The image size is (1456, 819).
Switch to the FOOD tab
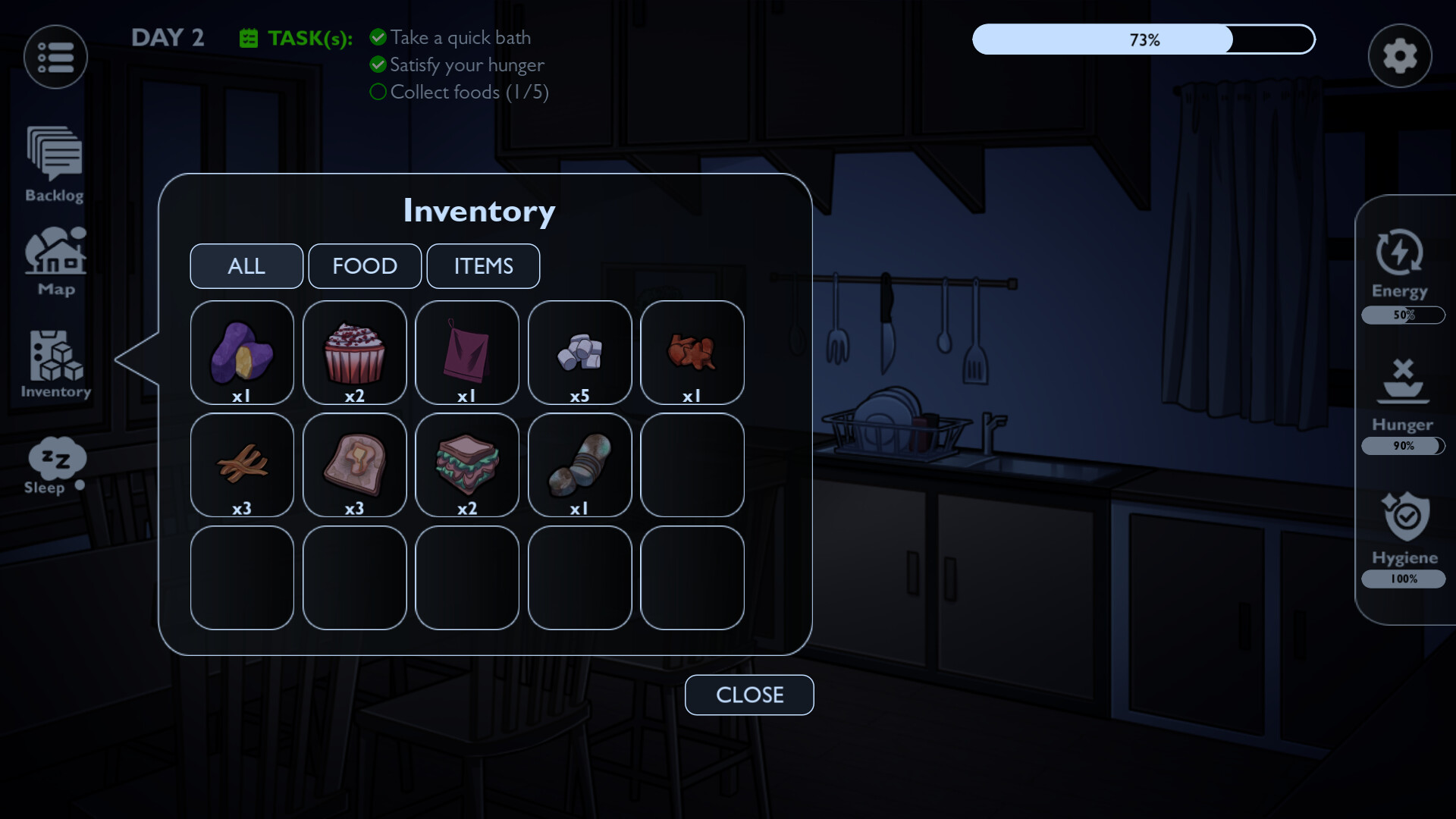365,266
